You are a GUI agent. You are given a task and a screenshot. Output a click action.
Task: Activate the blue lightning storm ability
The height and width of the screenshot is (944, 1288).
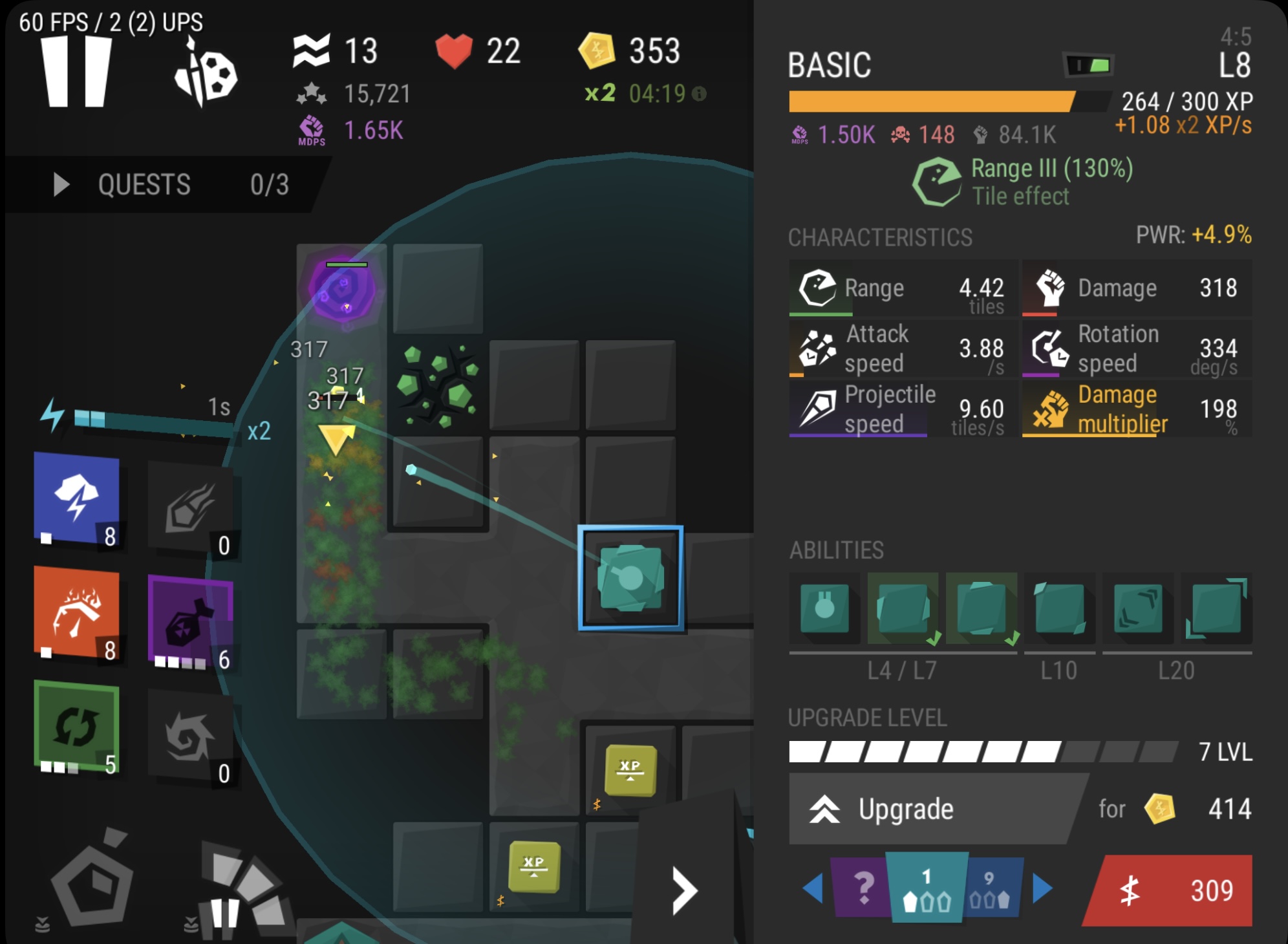76,498
